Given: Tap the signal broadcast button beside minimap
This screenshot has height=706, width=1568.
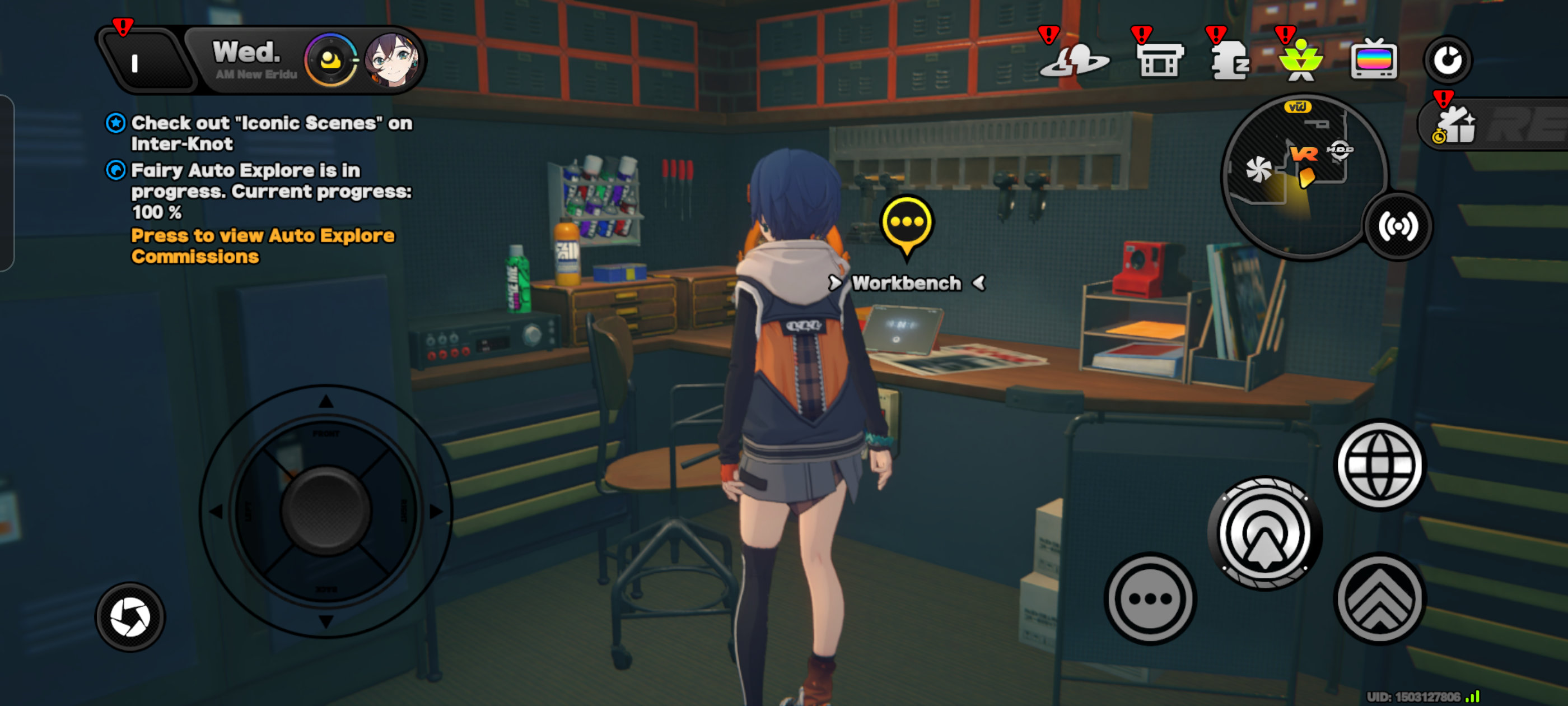Looking at the screenshot, I should click(1398, 226).
